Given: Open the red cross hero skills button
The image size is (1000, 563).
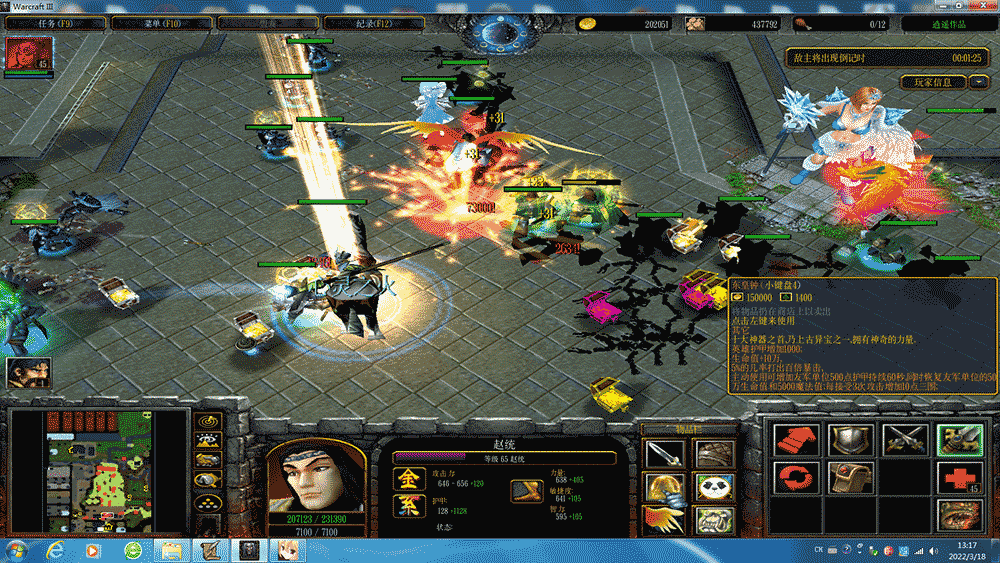Looking at the screenshot, I should click(x=957, y=477).
